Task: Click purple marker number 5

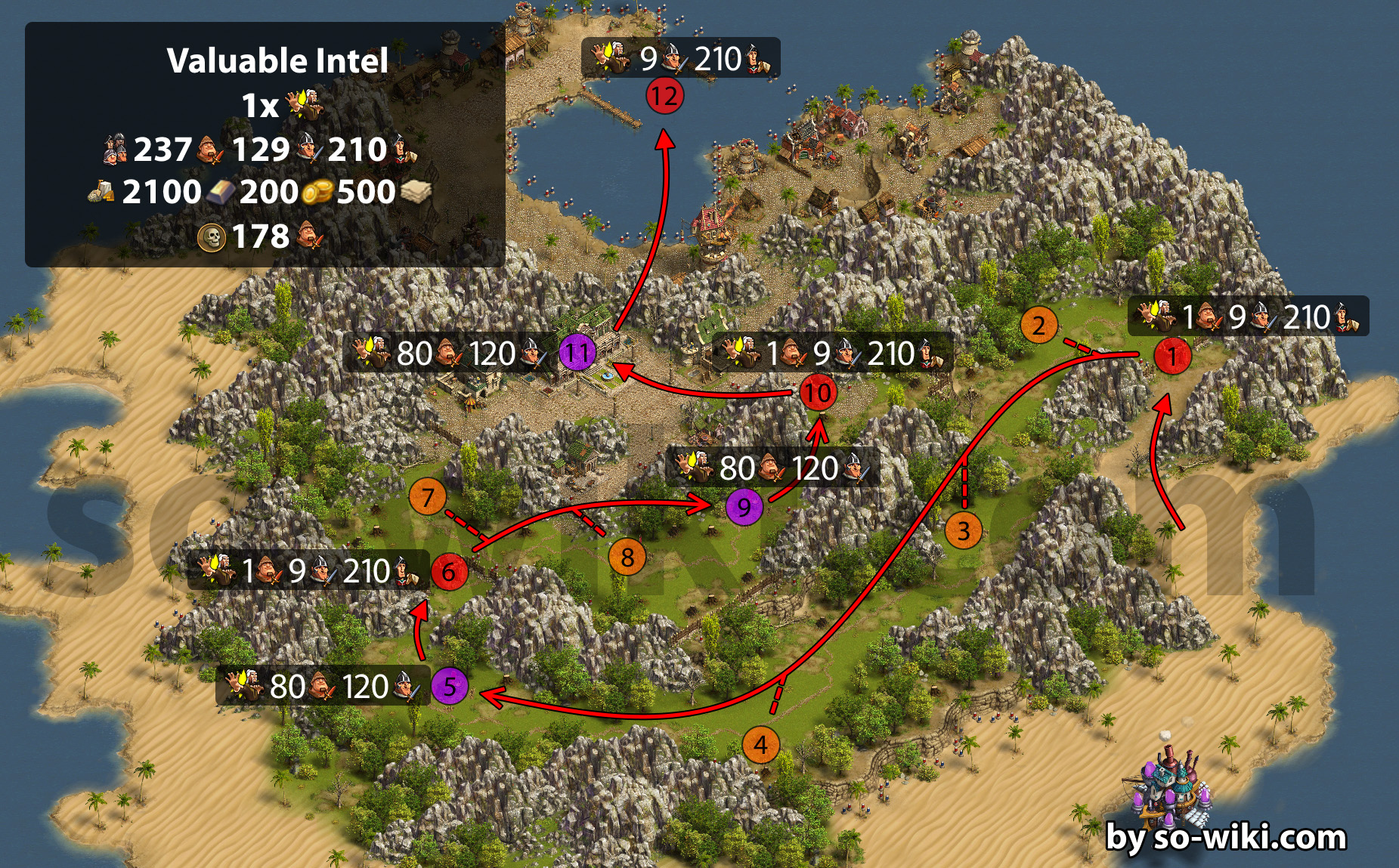Action: pos(450,687)
